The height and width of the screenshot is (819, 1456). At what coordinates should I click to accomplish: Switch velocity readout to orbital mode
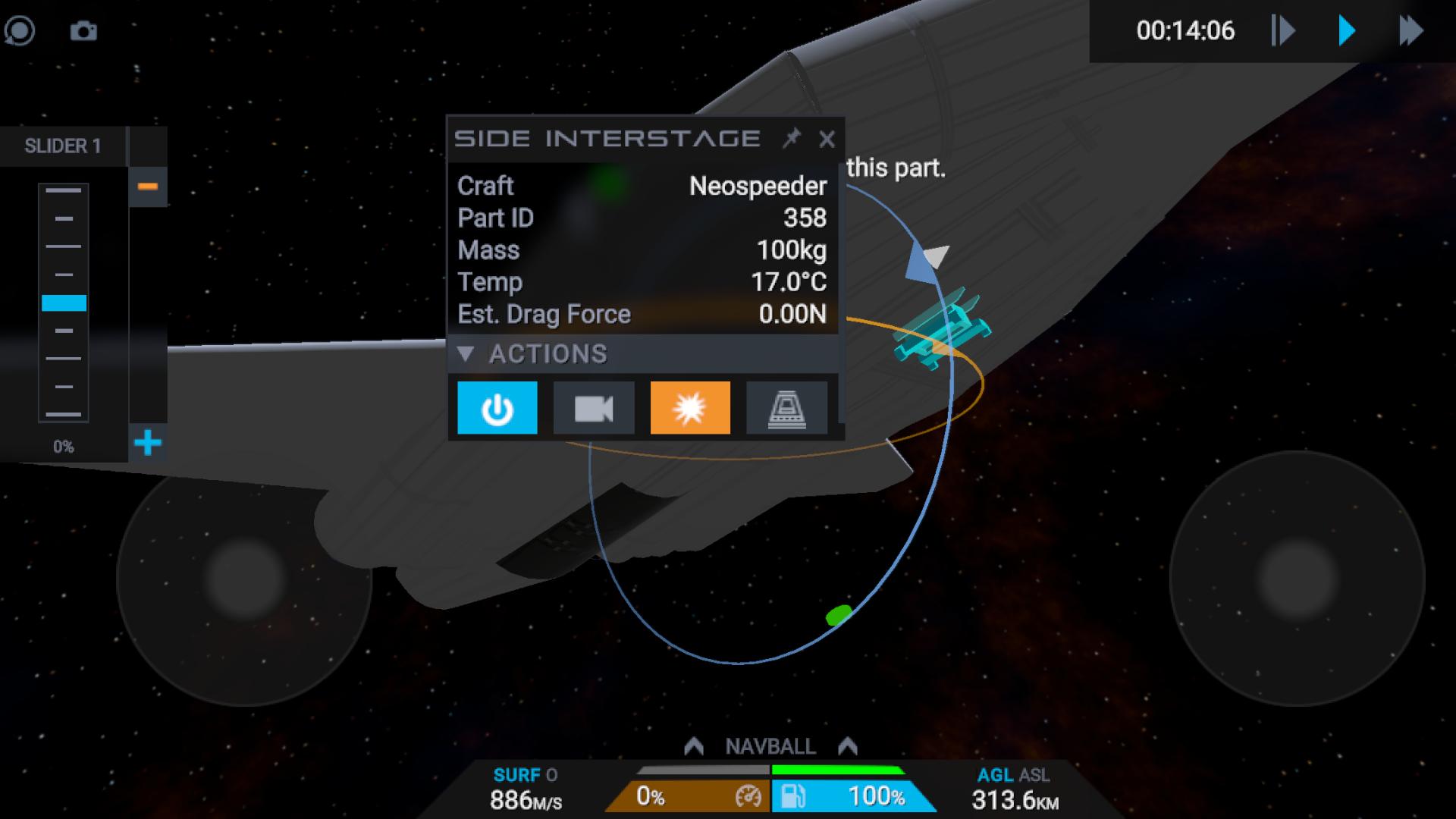click(551, 775)
